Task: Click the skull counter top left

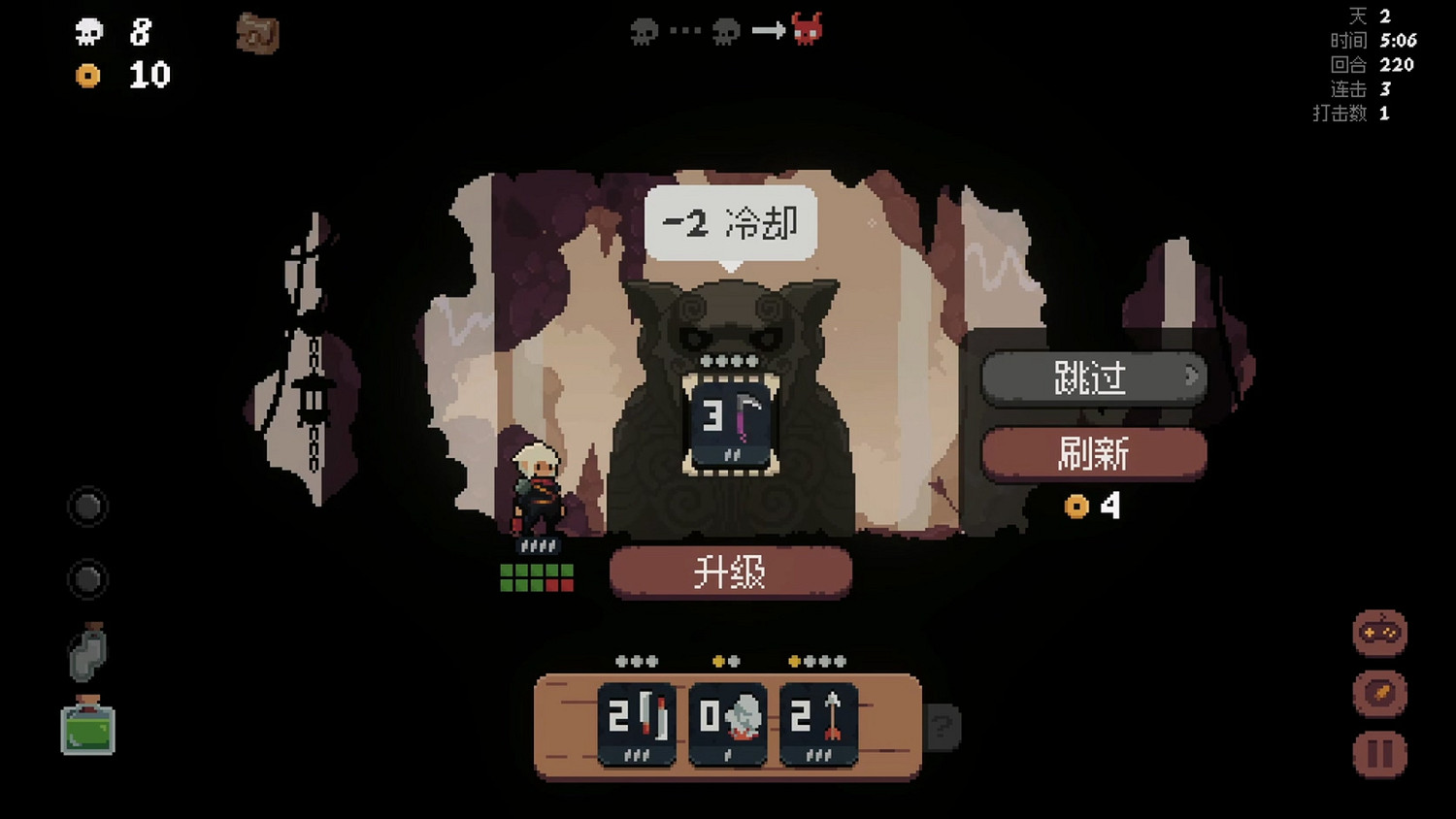Action: [89, 34]
